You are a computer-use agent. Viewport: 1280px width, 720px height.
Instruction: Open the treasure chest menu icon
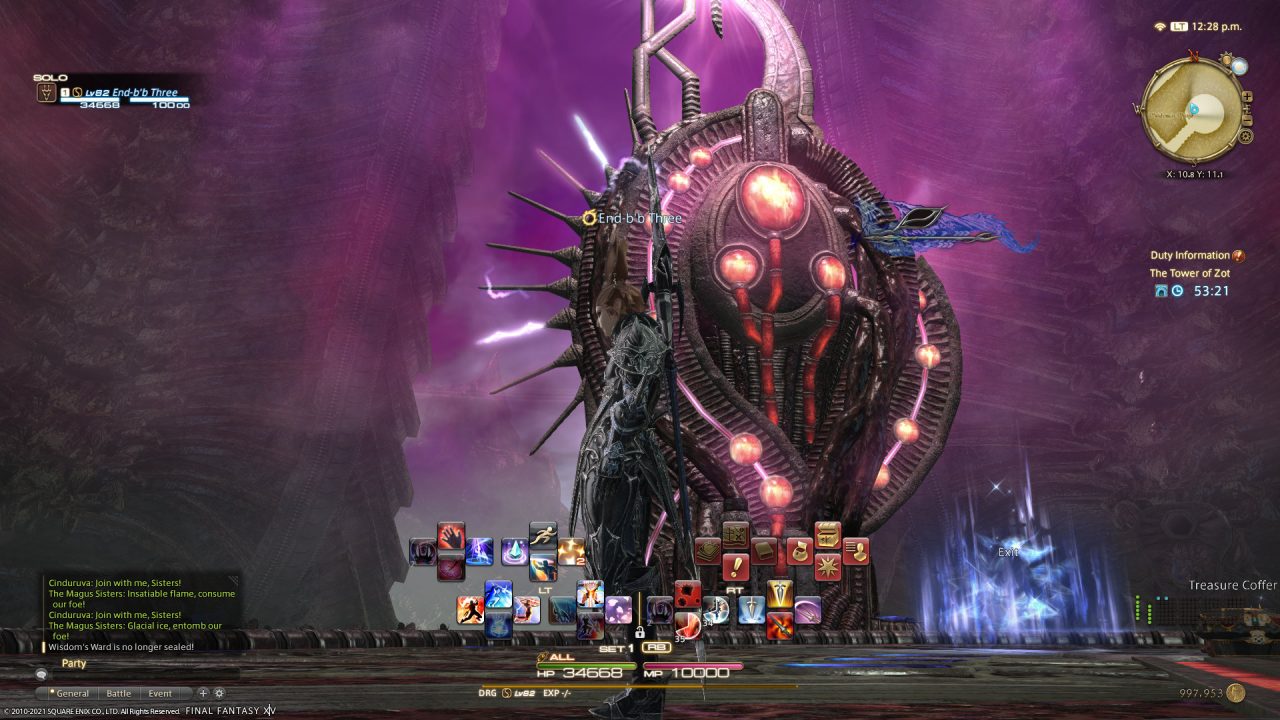[826, 534]
